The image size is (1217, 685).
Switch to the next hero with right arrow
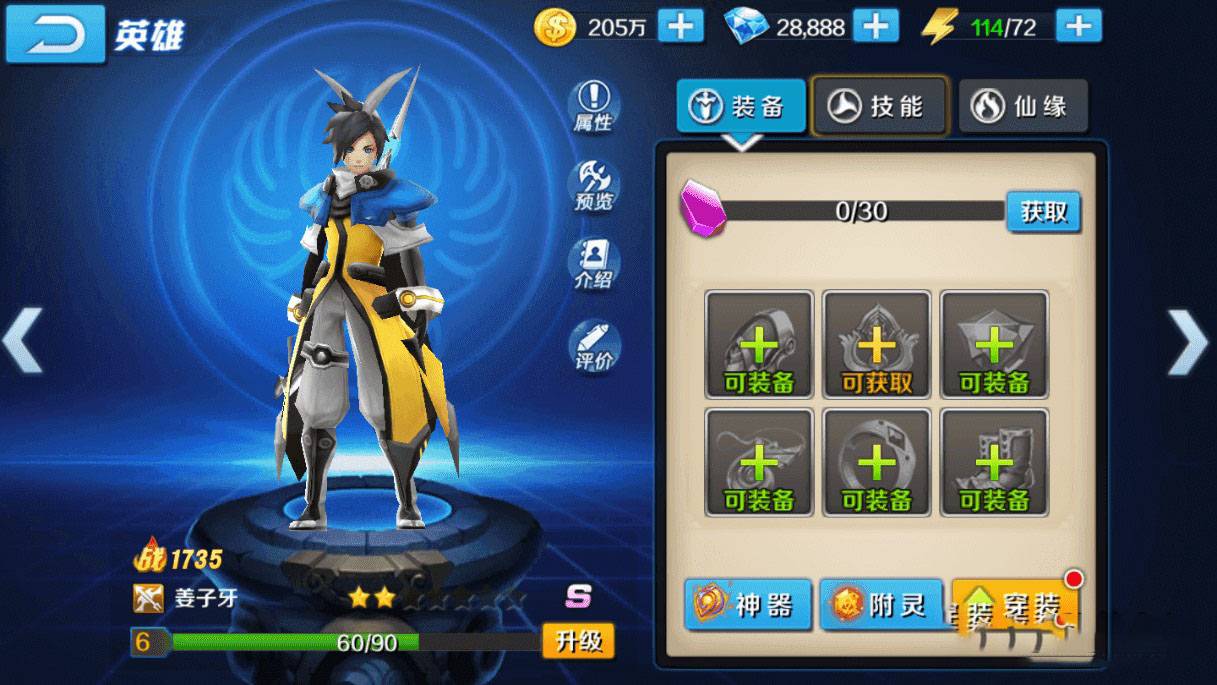click(1188, 343)
